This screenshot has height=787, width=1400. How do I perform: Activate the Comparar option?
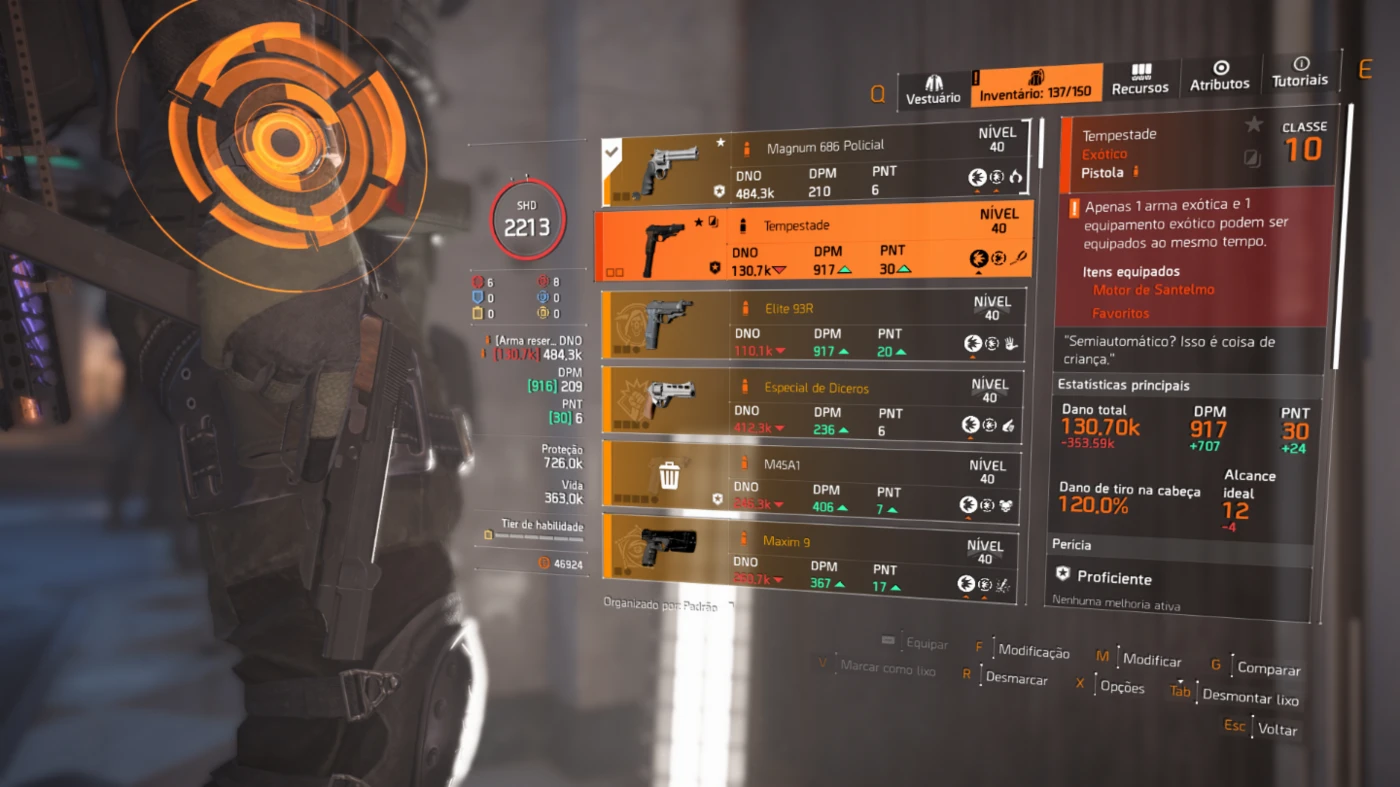(1268, 669)
